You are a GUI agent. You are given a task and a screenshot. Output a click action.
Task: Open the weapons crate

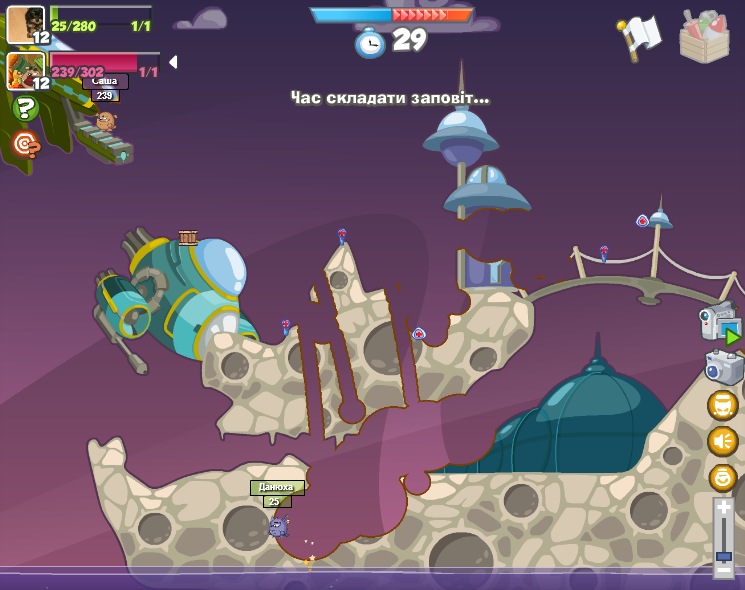click(704, 37)
